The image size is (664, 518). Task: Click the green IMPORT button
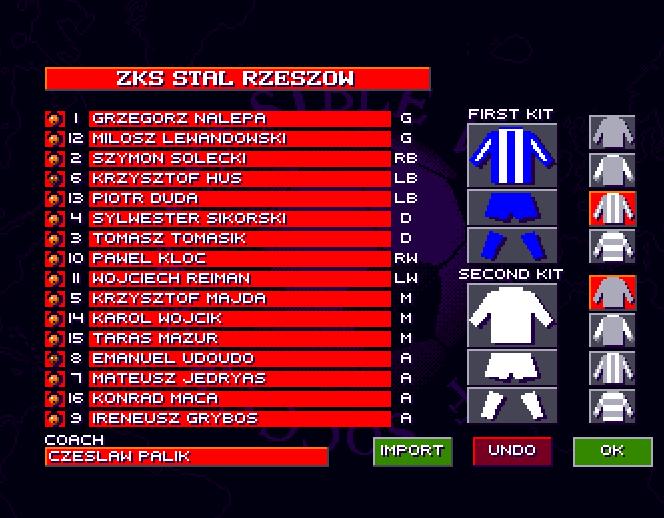point(412,451)
